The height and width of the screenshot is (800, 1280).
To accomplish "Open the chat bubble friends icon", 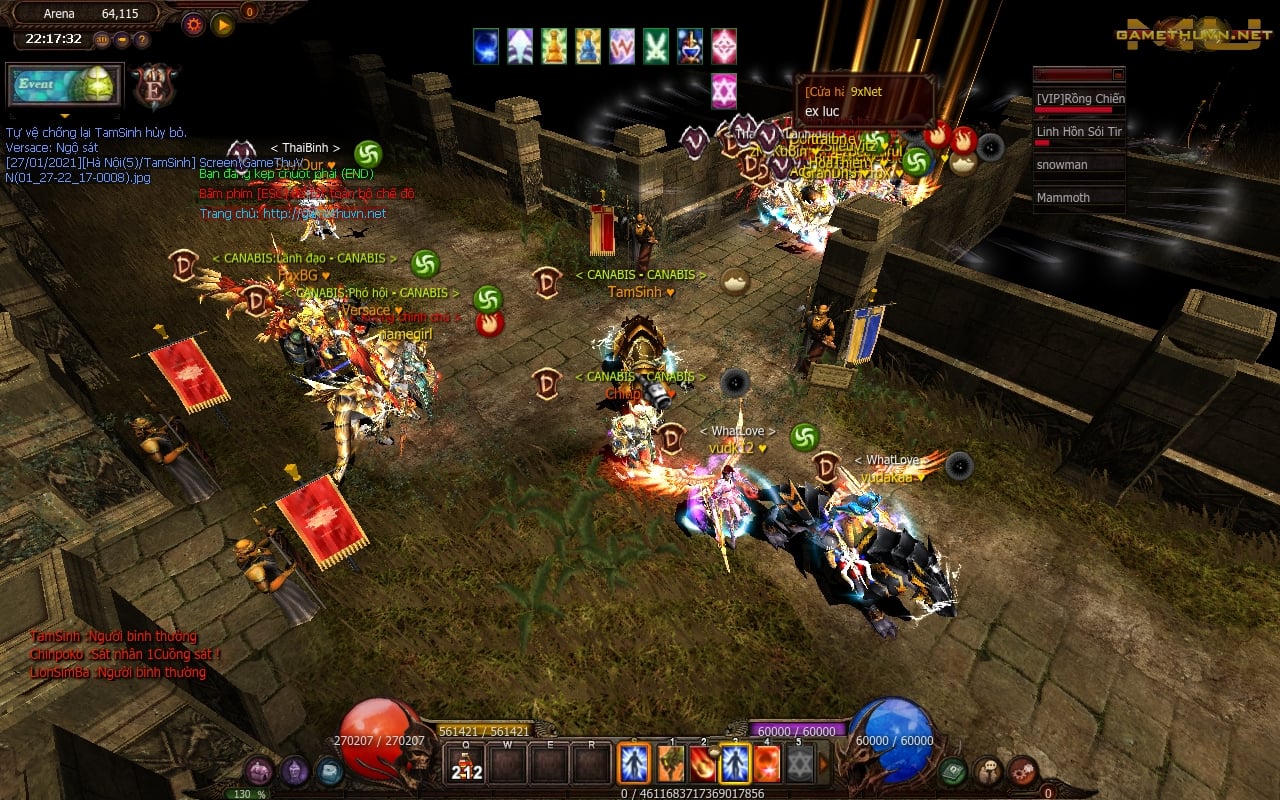I will (x=987, y=770).
